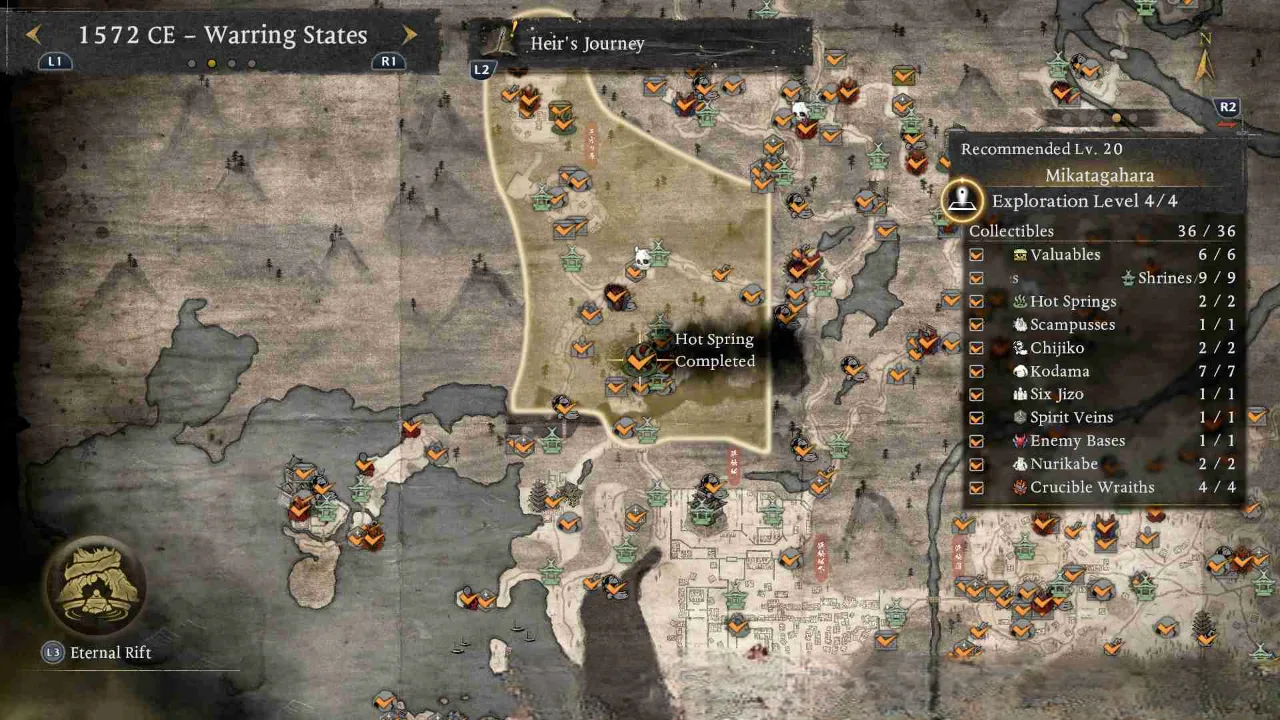The image size is (1280, 720).
Task: Toggle the Valuables collectible checkbox
Action: coord(976,254)
